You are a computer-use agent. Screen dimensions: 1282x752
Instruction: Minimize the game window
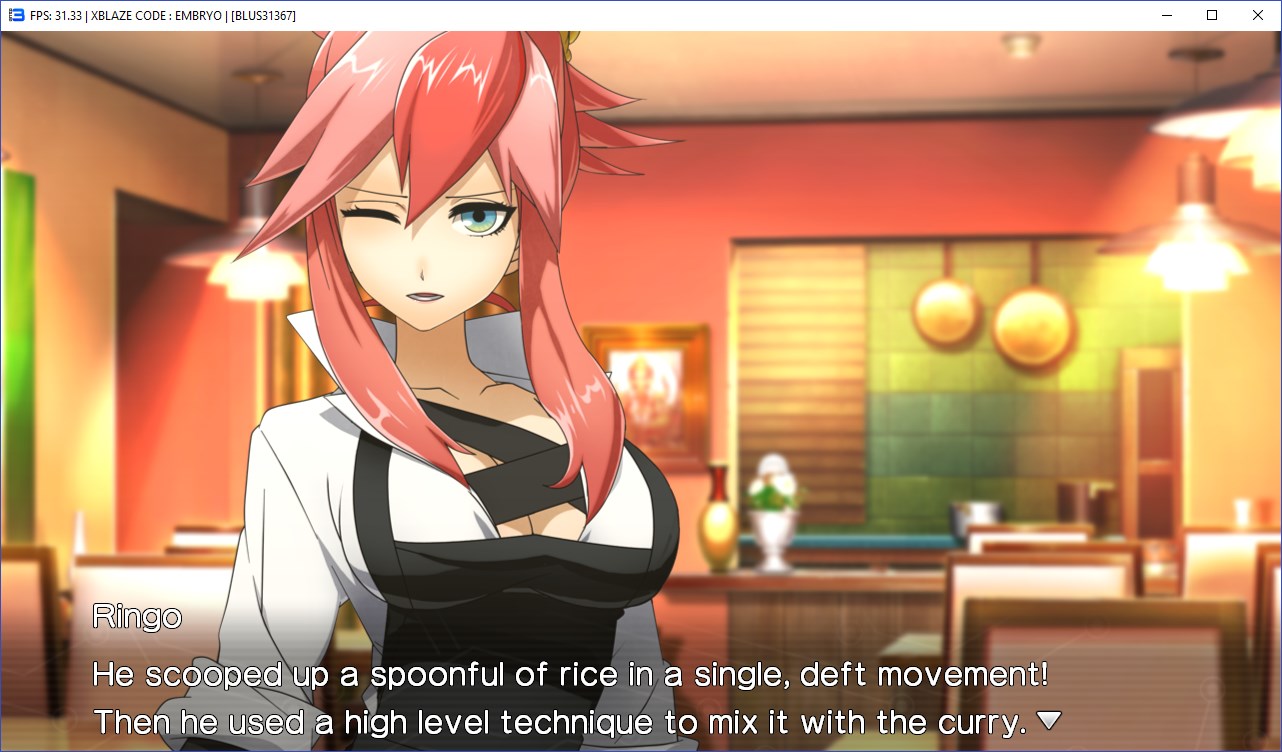click(1166, 15)
